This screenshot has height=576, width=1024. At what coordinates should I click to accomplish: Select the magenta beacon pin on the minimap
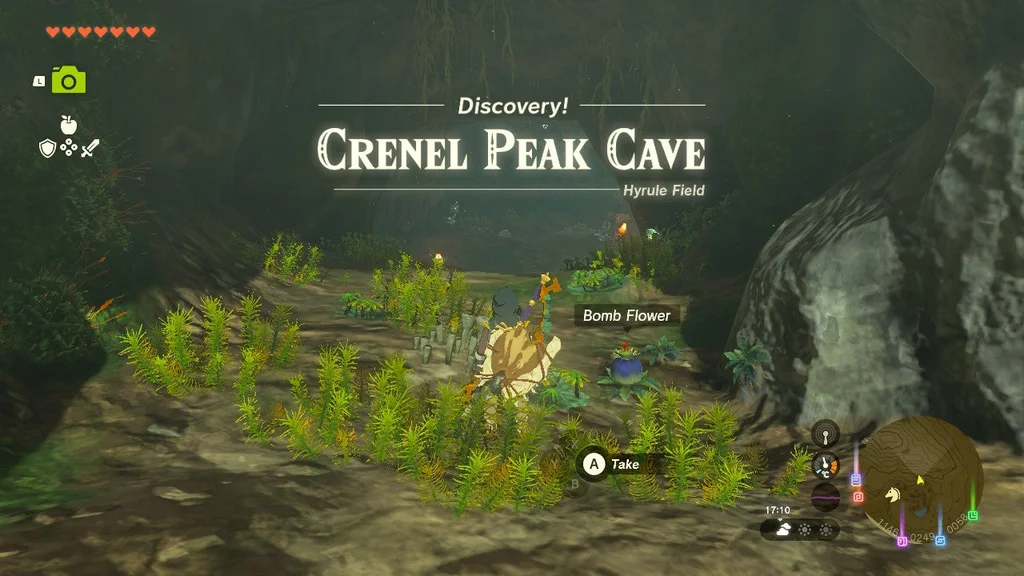901,540
